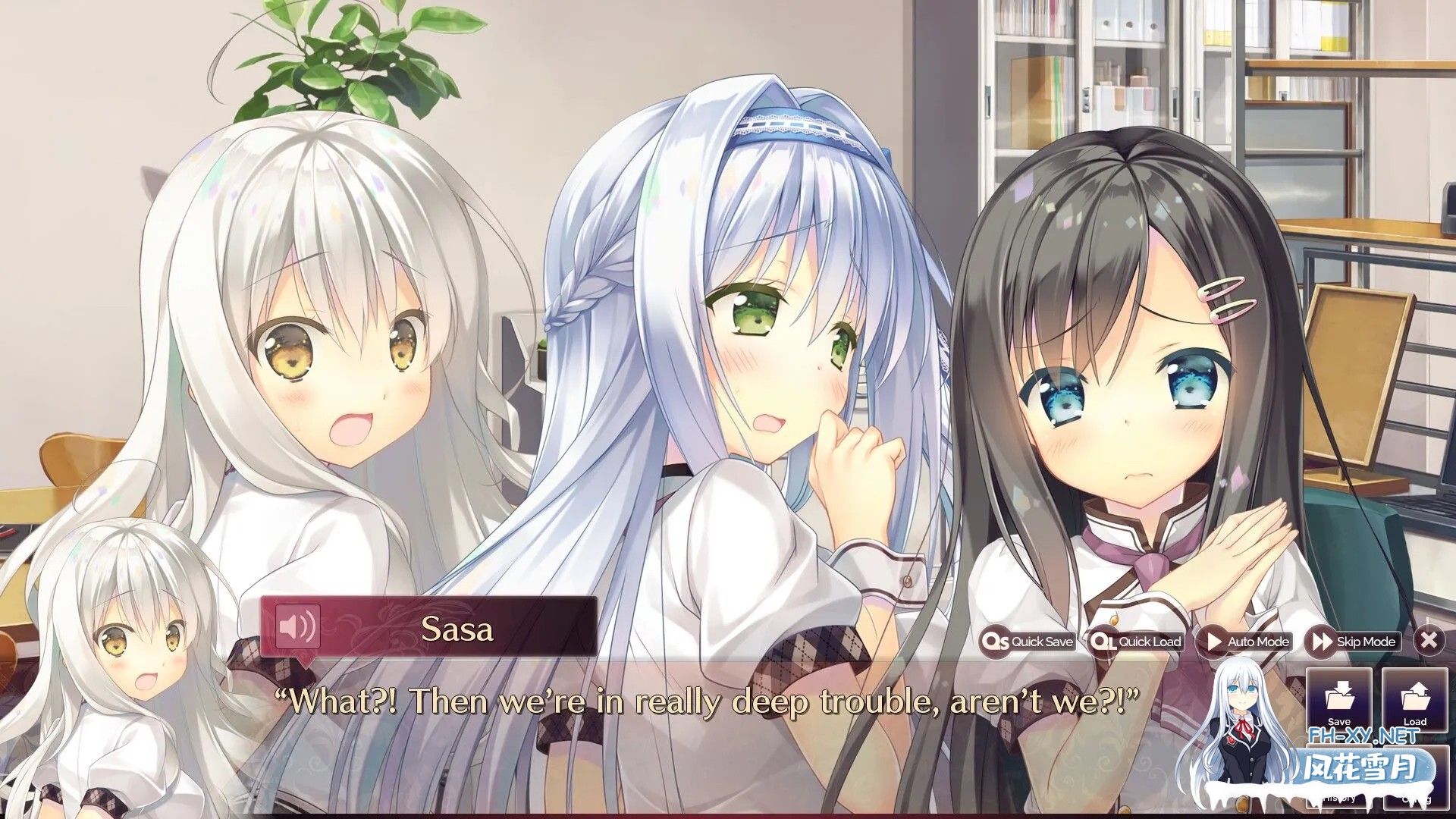
Task: Click the Quick Save QS icon
Action: [x=997, y=642]
